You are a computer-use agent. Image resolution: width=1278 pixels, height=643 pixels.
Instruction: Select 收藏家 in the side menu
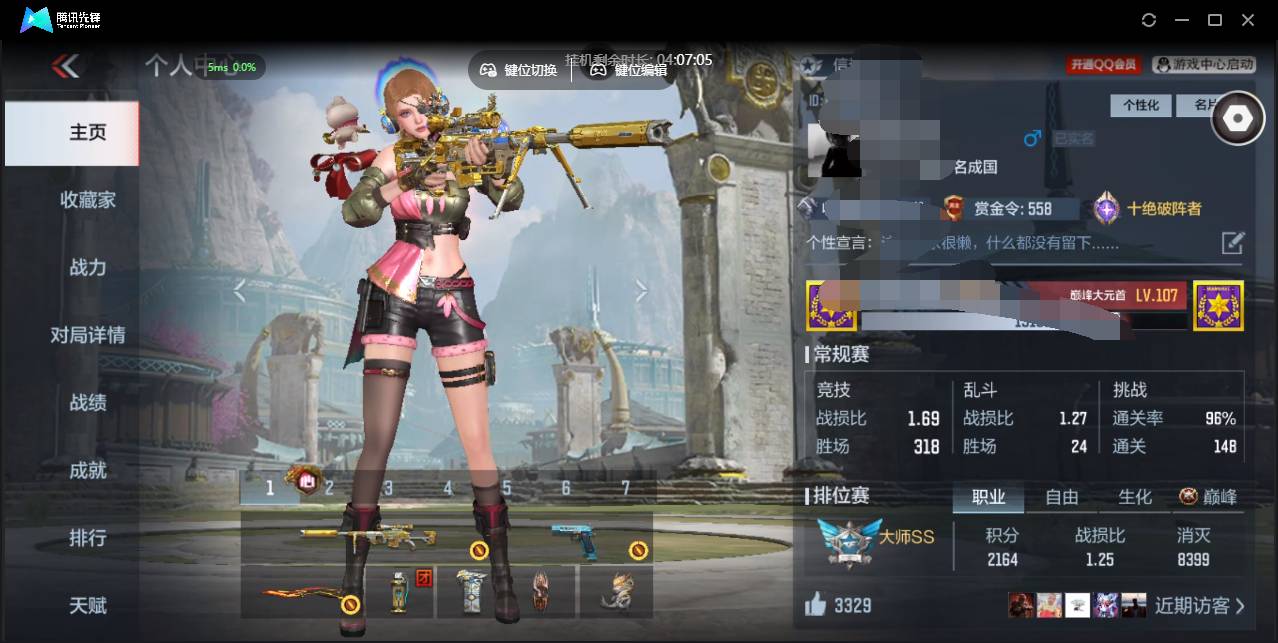pyautogui.click(x=87, y=200)
